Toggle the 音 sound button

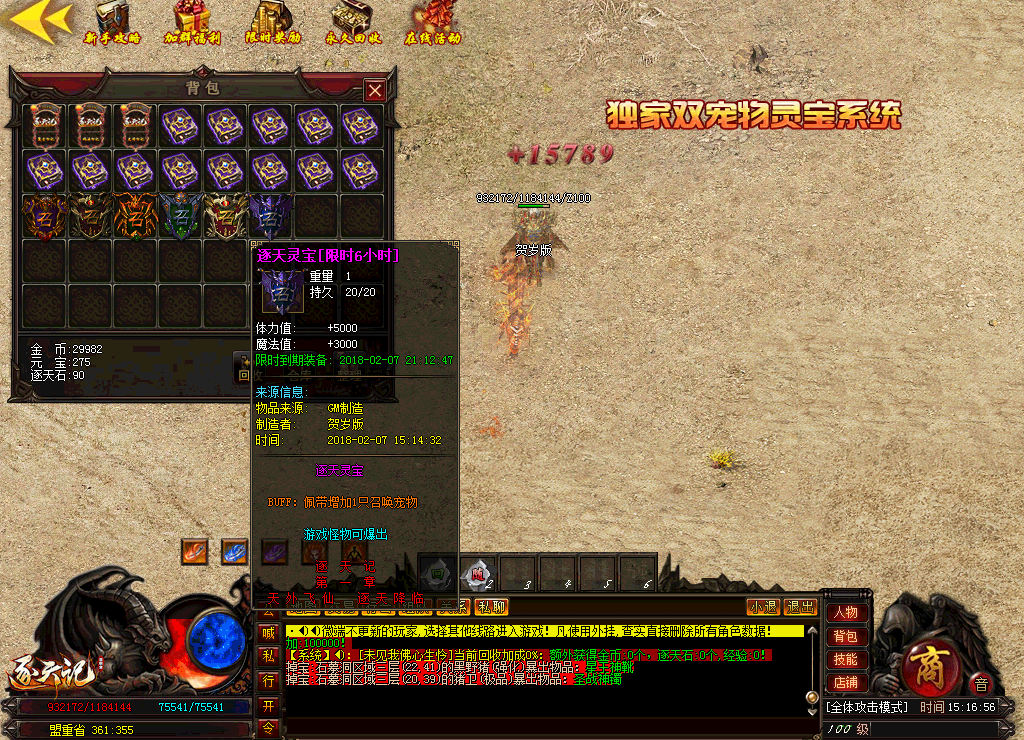pos(980,685)
